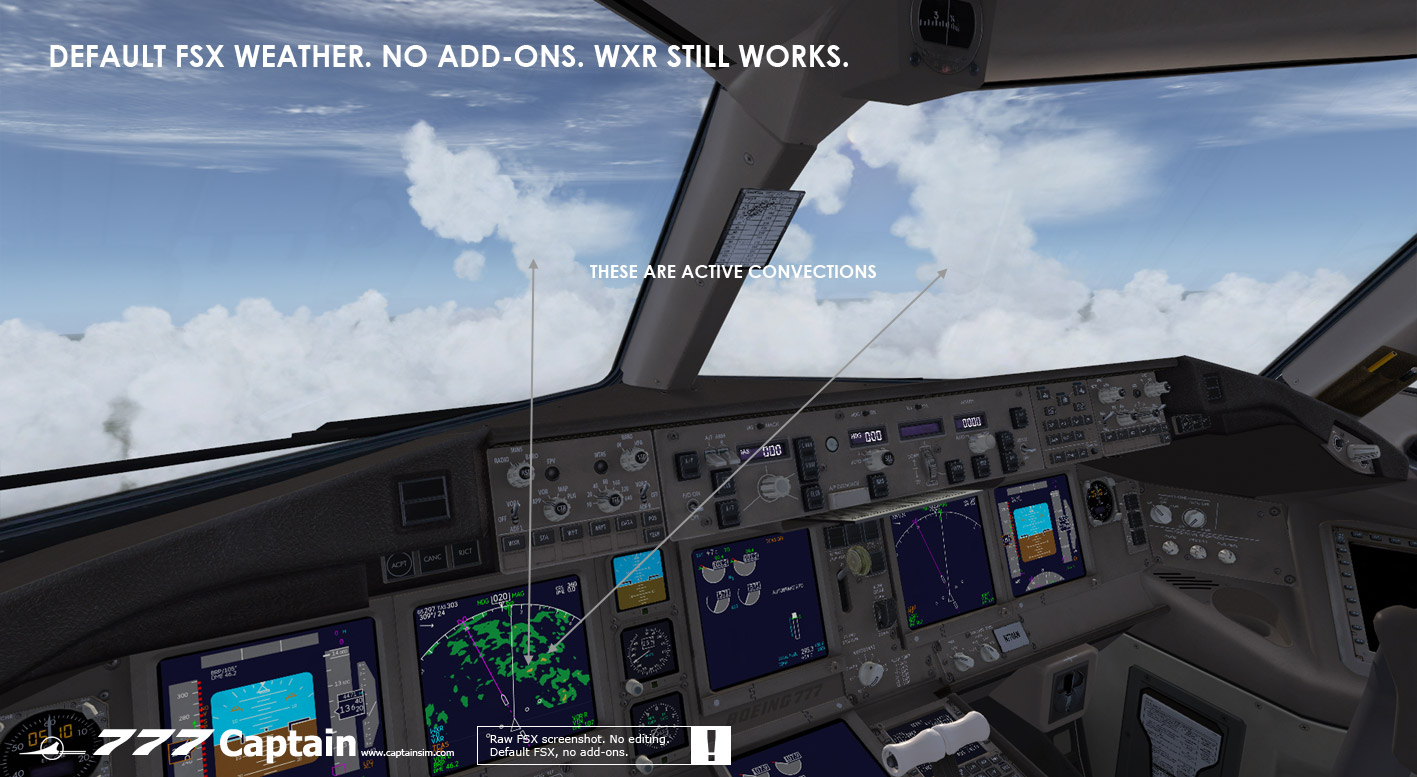1417x777 pixels.
Task: Select the RJCT button
Action: click(465, 551)
